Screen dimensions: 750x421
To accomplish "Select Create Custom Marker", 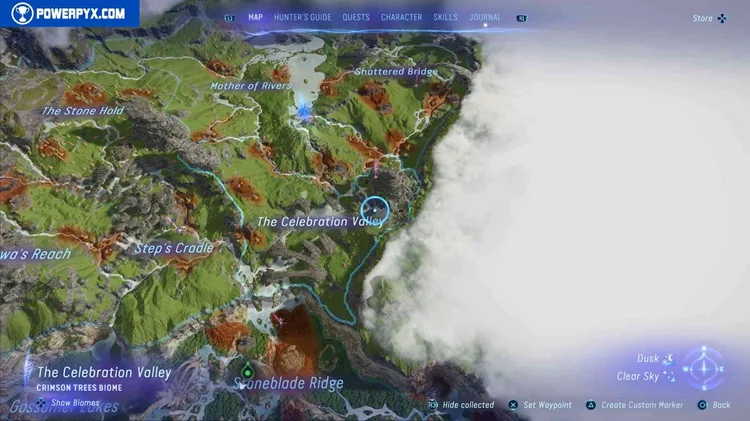I will 634,405.
